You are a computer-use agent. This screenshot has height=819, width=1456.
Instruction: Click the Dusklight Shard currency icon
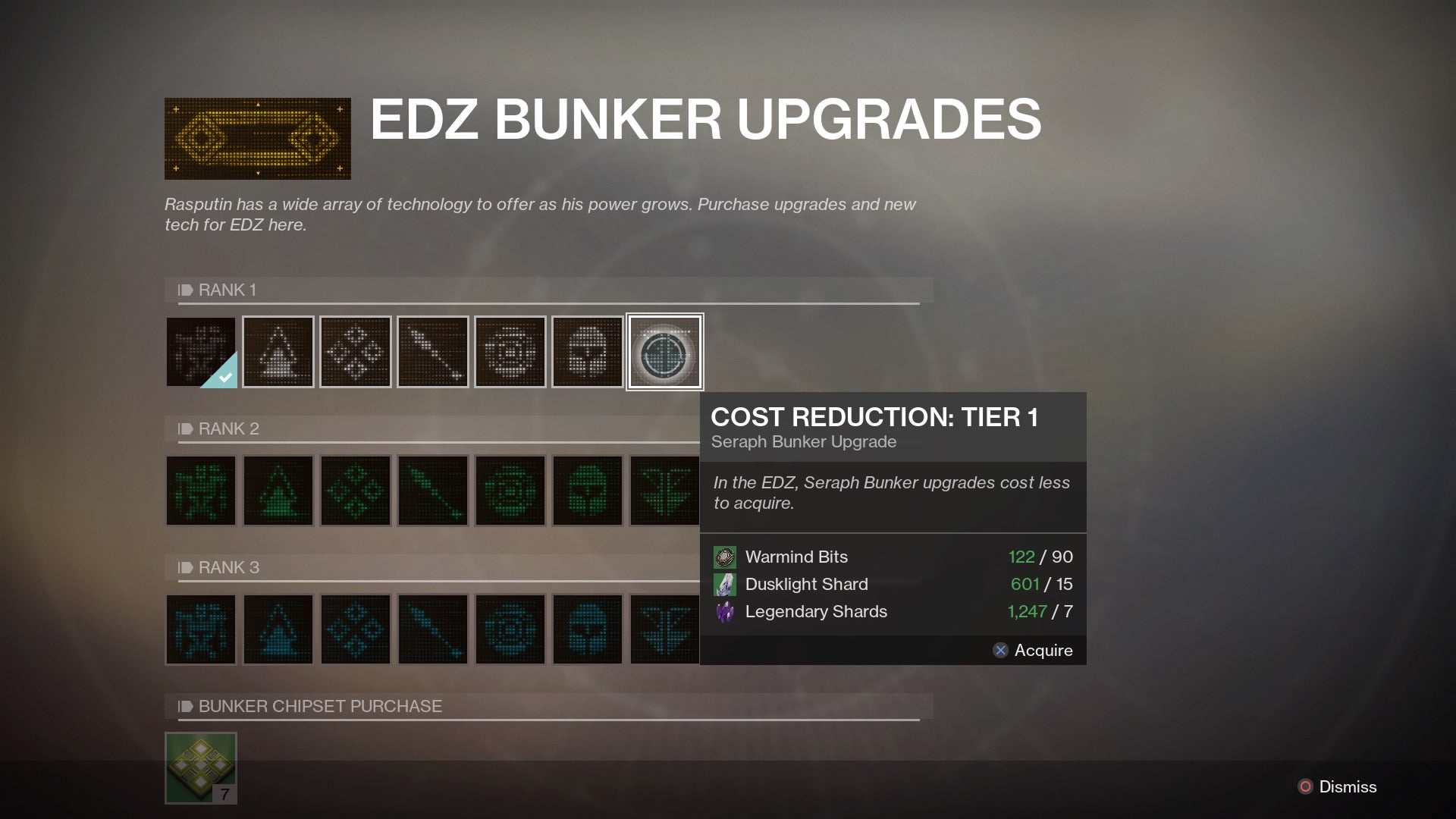726,584
